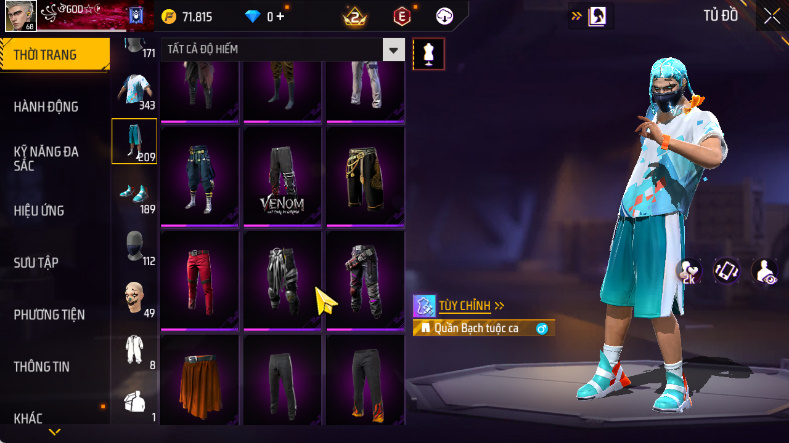Switch to the SƯU TẬP section
The image size is (789, 443).
click(36, 263)
